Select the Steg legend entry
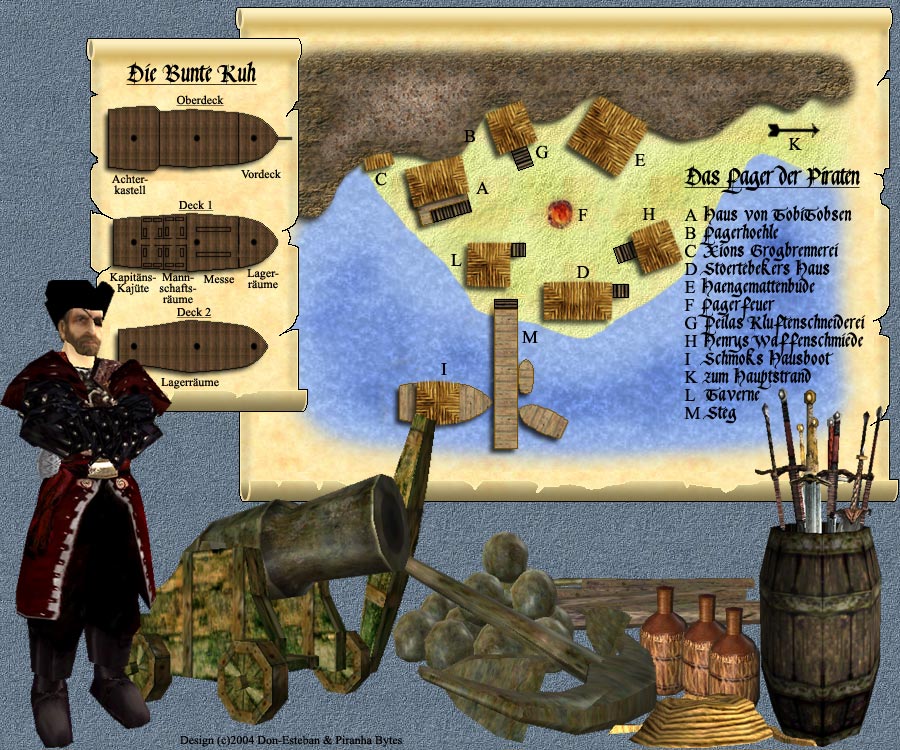 [x=722, y=413]
